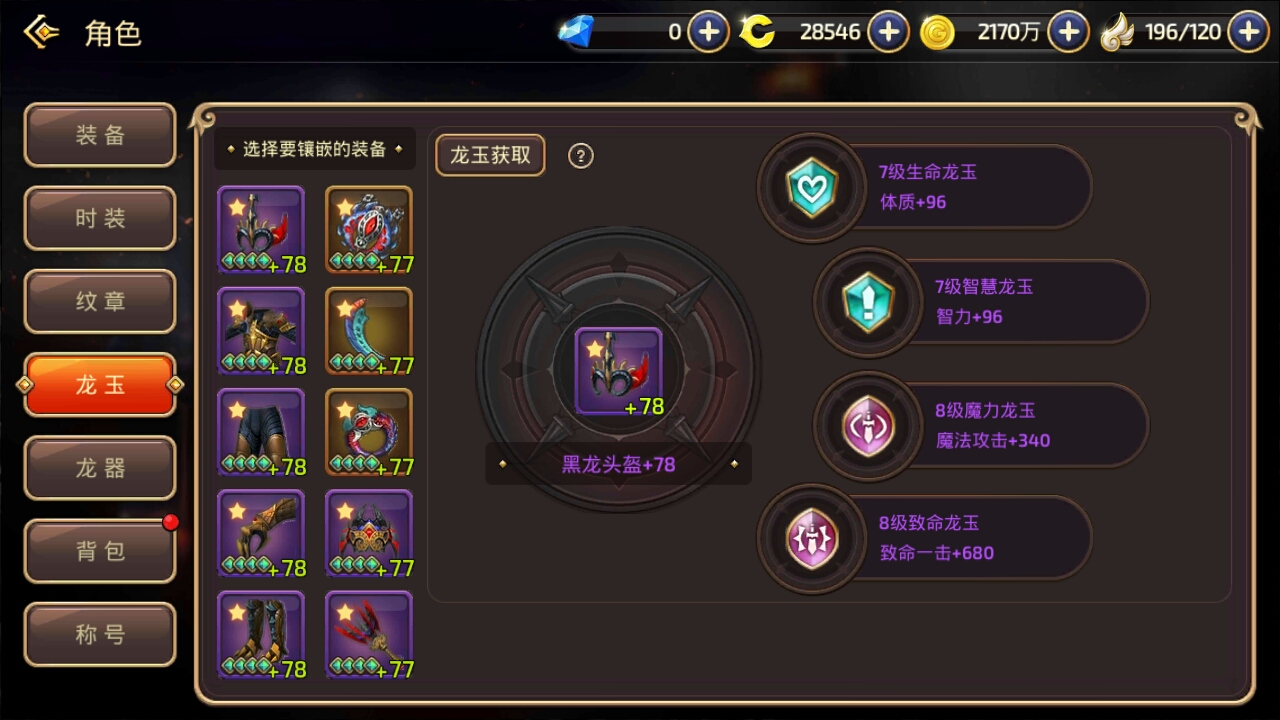The width and height of the screenshot is (1280, 720).
Task: Select the red necklace equipment in the list
Action: 369,230
